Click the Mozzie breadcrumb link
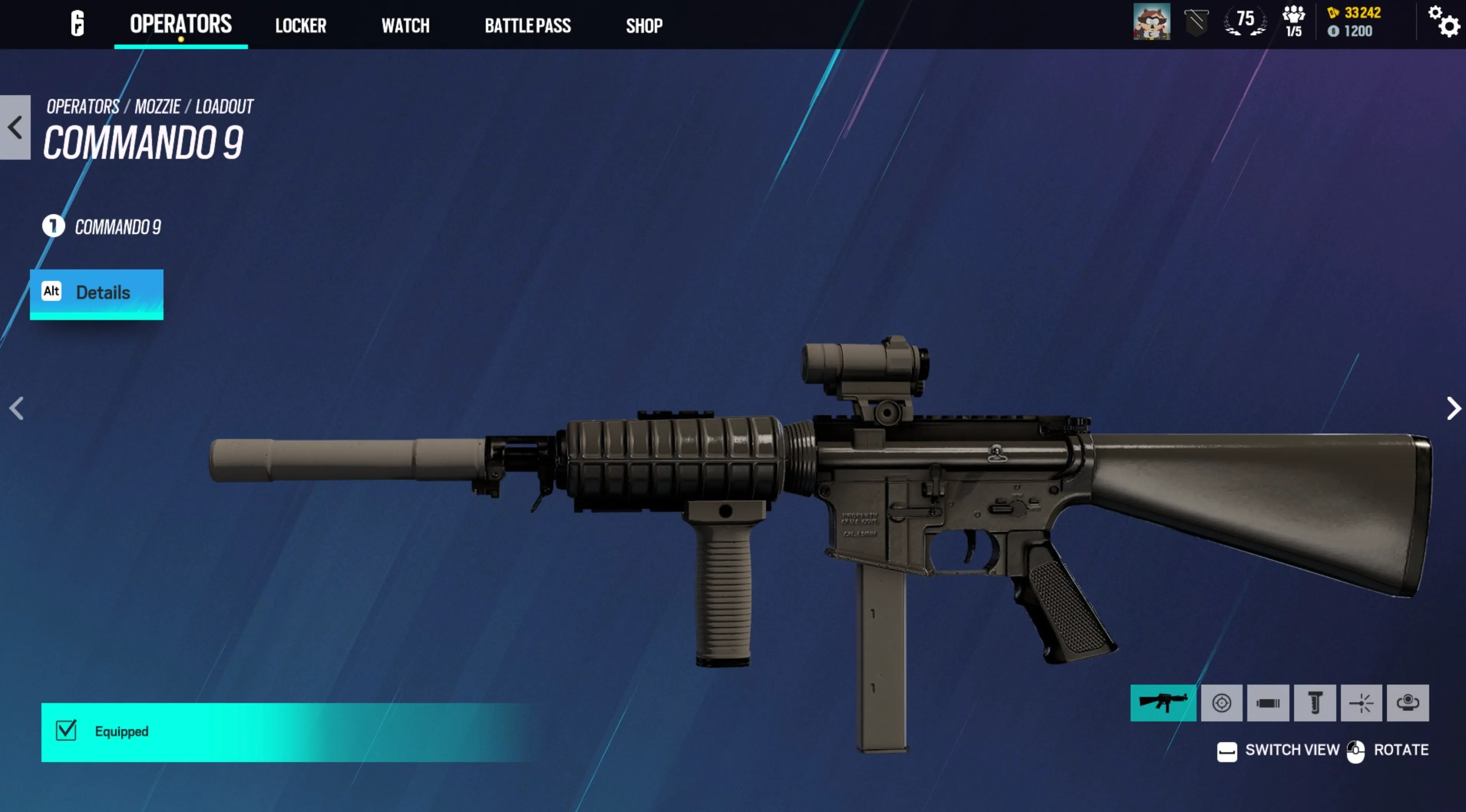This screenshot has width=1466, height=812. (x=157, y=106)
